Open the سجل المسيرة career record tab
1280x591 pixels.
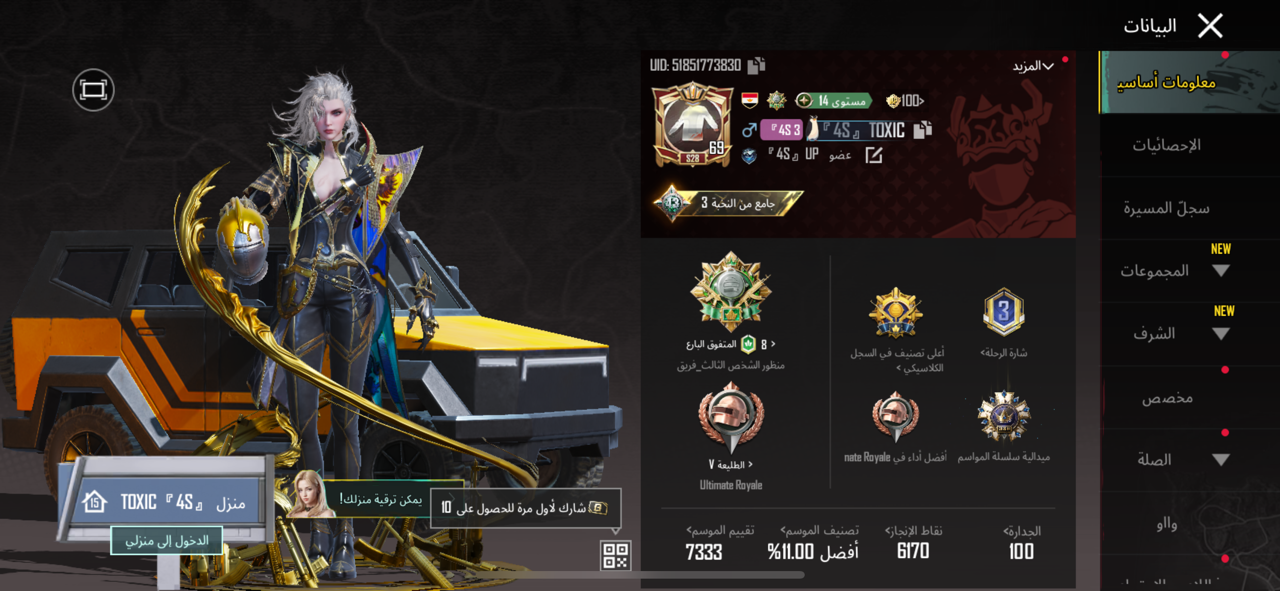tap(1166, 209)
